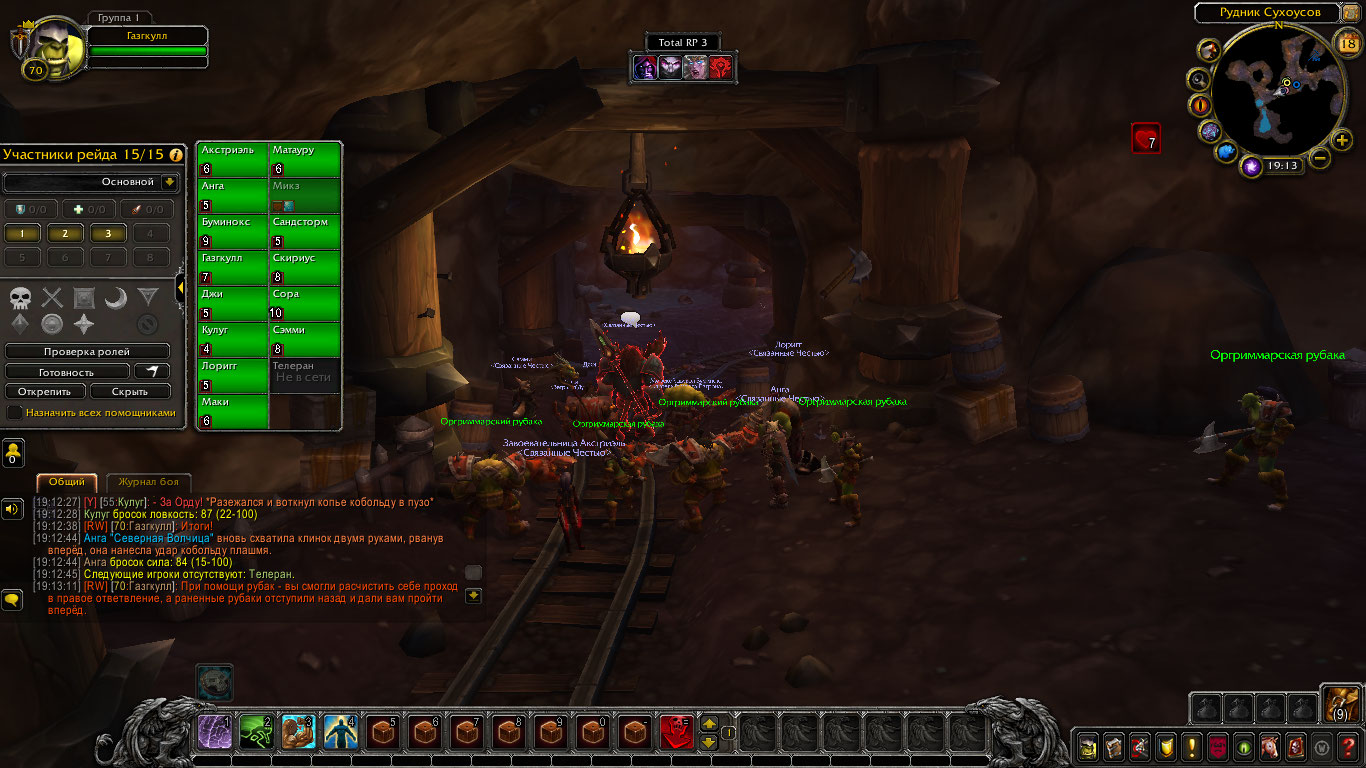Tick the Назначить всех помощниками checkbox
This screenshot has width=1366, height=768.
click(14, 412)
